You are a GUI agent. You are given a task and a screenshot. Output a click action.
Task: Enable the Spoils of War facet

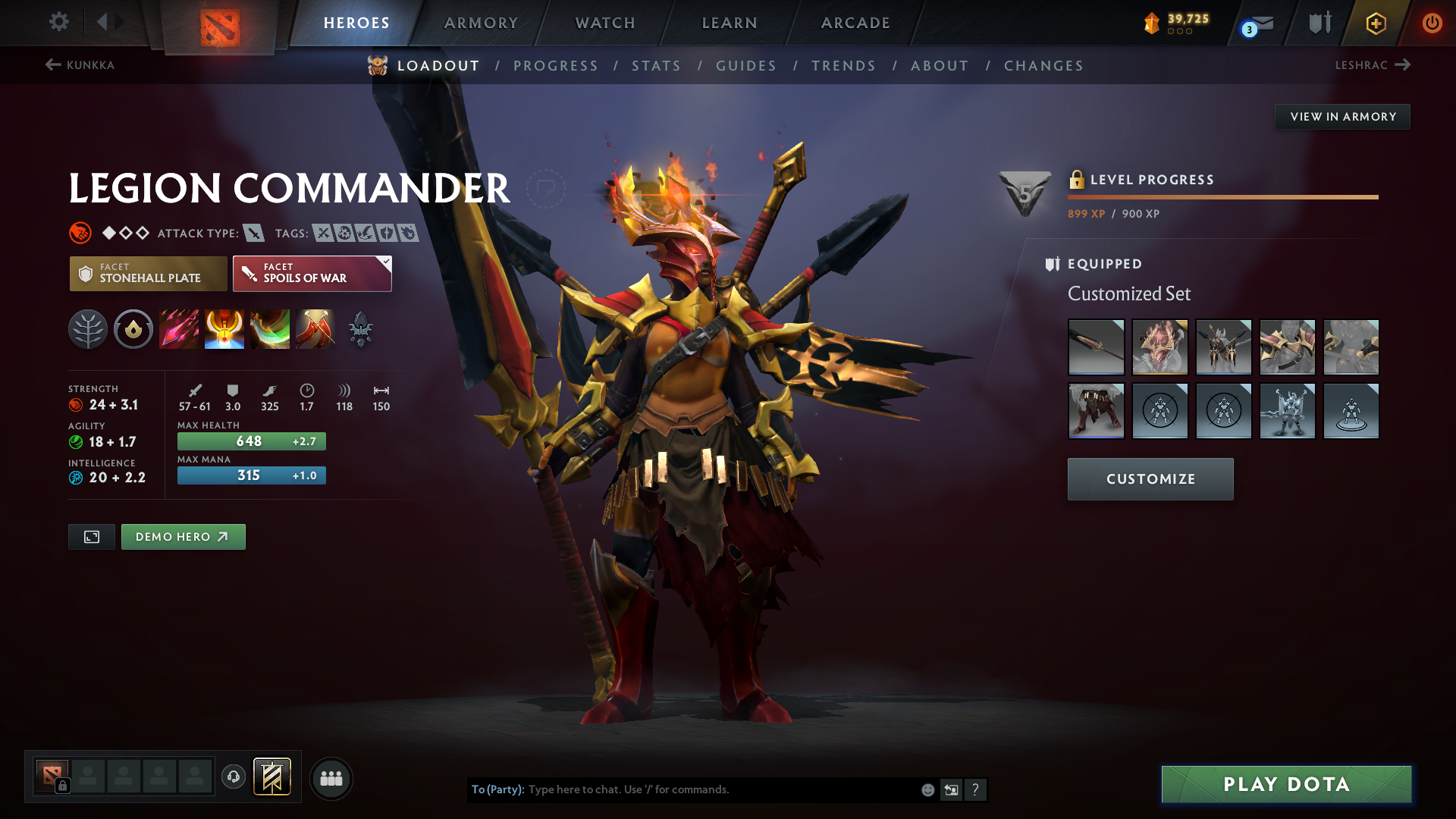(312, 273)
